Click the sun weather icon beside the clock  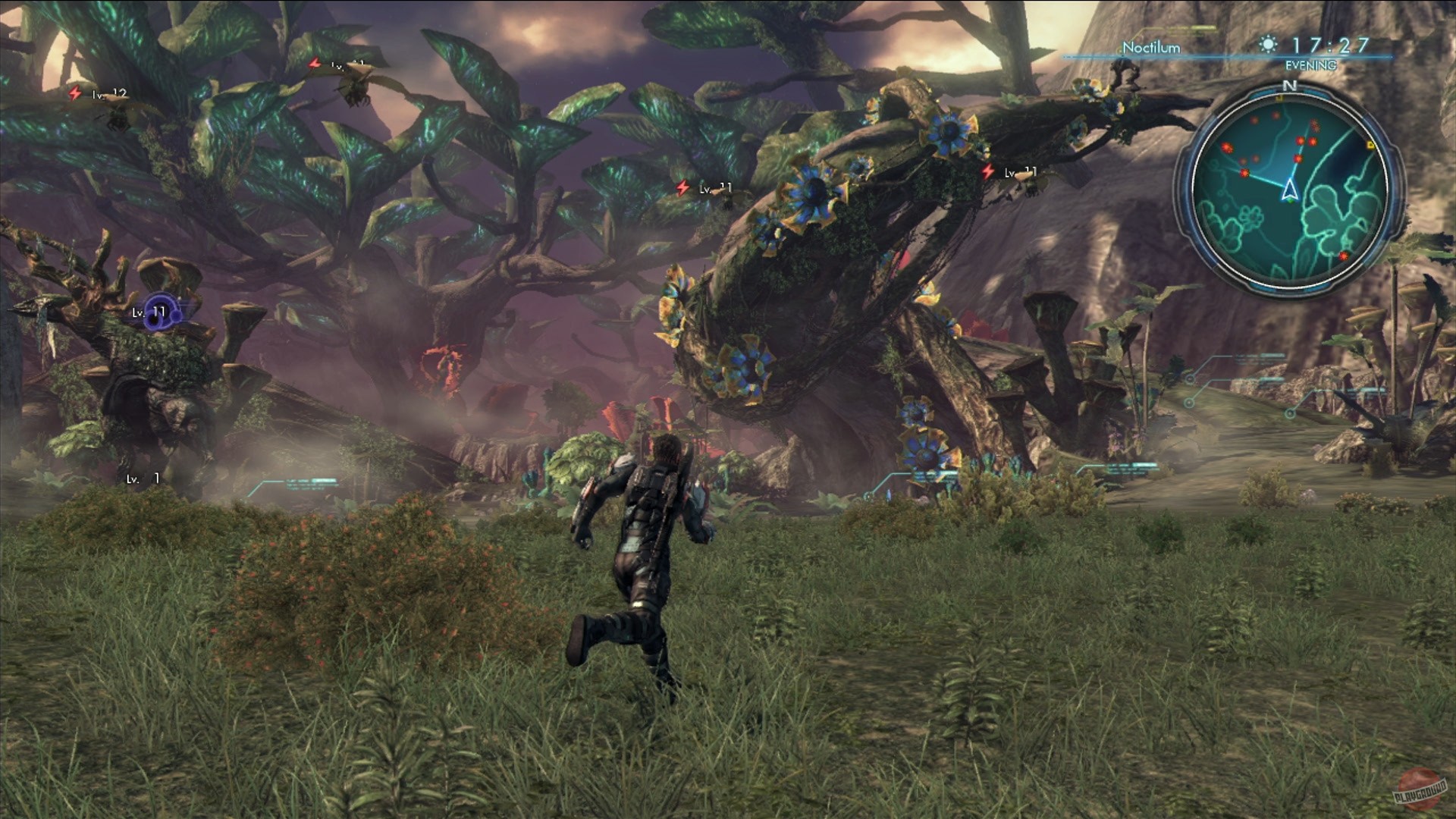coord(1269,45)
